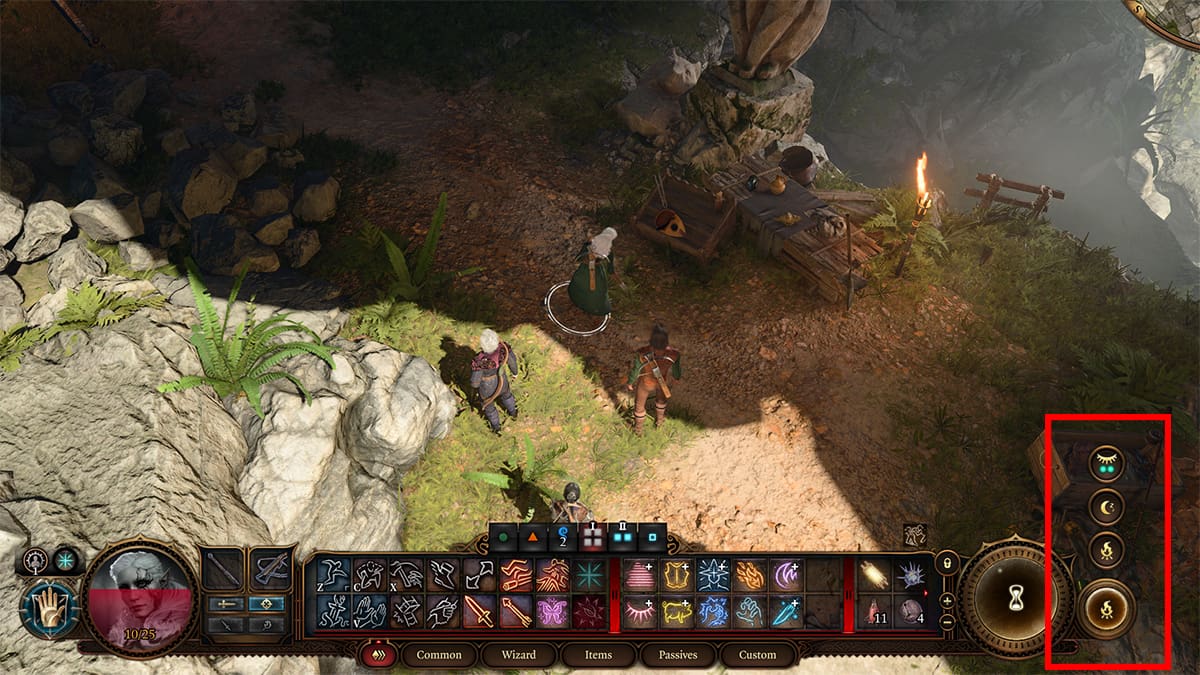Image resolution: width=1200 pixels, height=675 pixels.
Task: Select the quarterstaff melee weapon slot
Action: coord(221,570)
